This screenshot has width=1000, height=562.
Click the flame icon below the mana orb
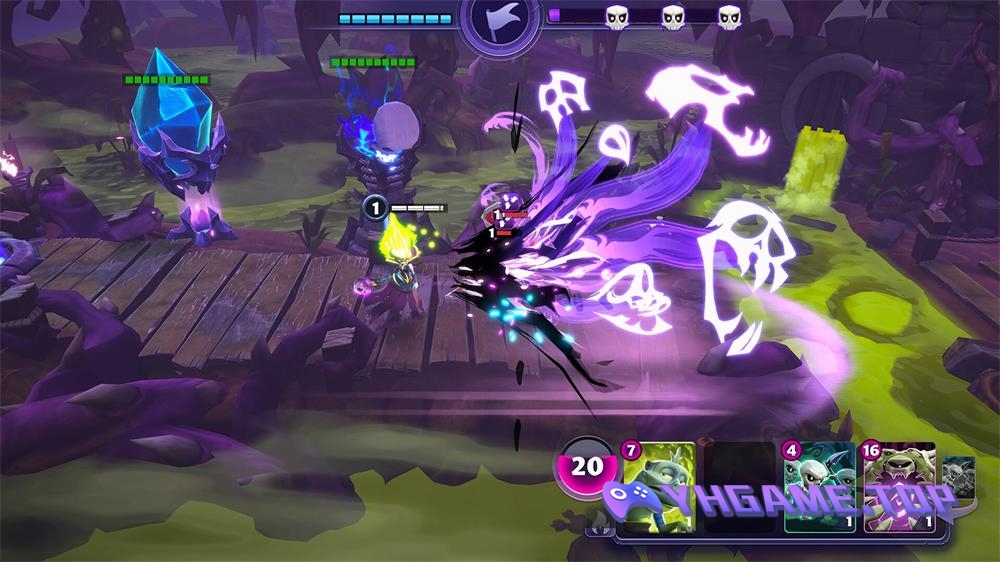[597, 520]
